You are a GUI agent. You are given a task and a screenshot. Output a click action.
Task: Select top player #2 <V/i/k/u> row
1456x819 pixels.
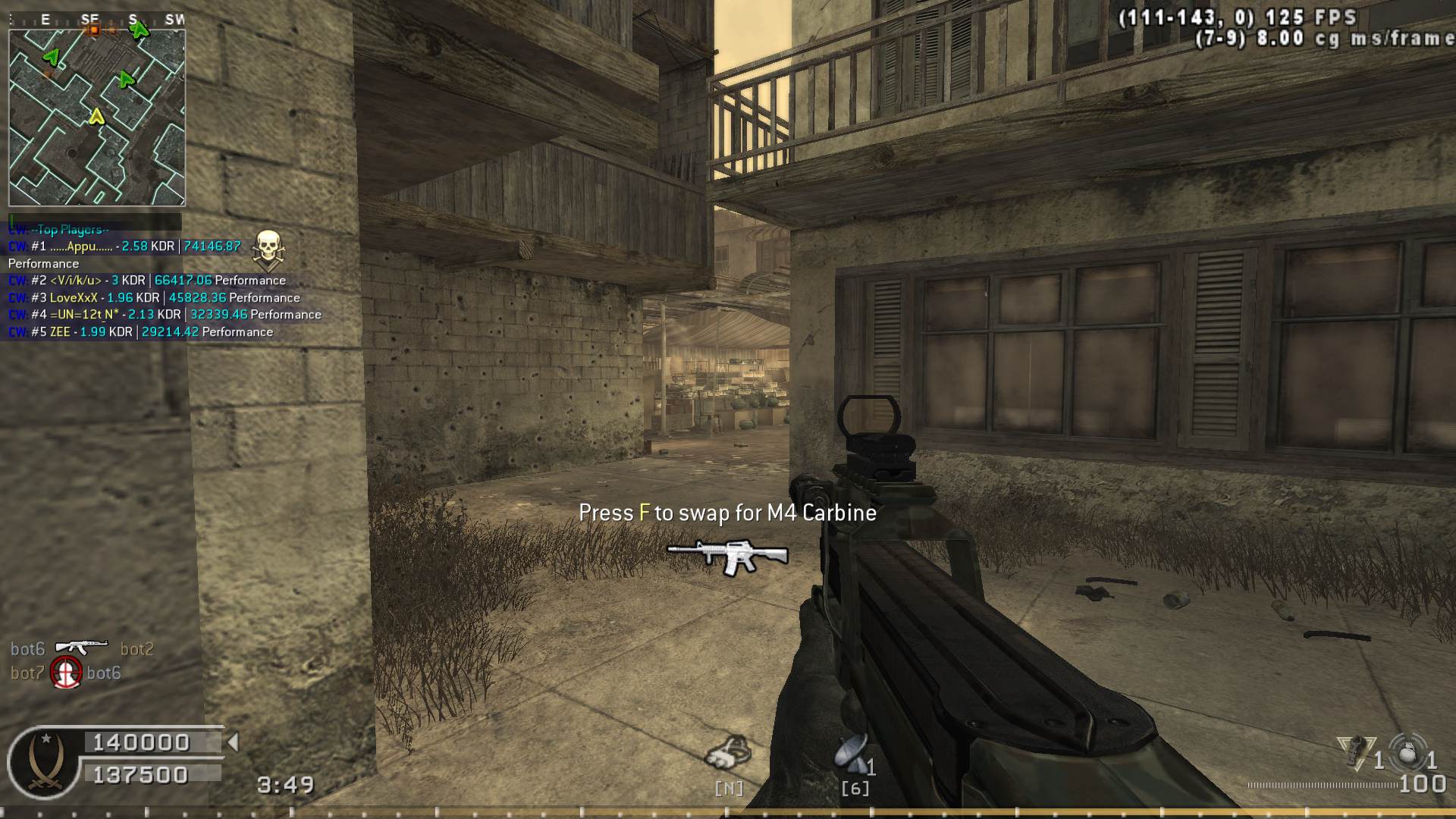(x=147, y=281)
